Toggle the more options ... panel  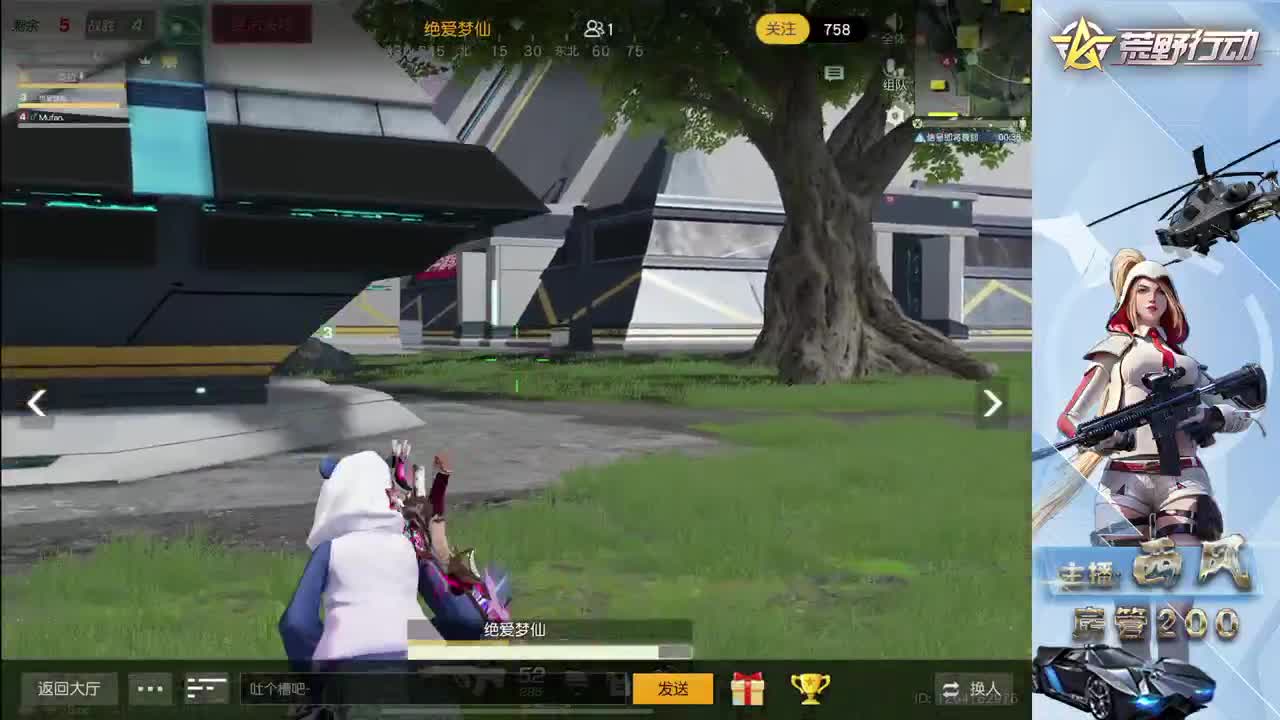point(150,688)
